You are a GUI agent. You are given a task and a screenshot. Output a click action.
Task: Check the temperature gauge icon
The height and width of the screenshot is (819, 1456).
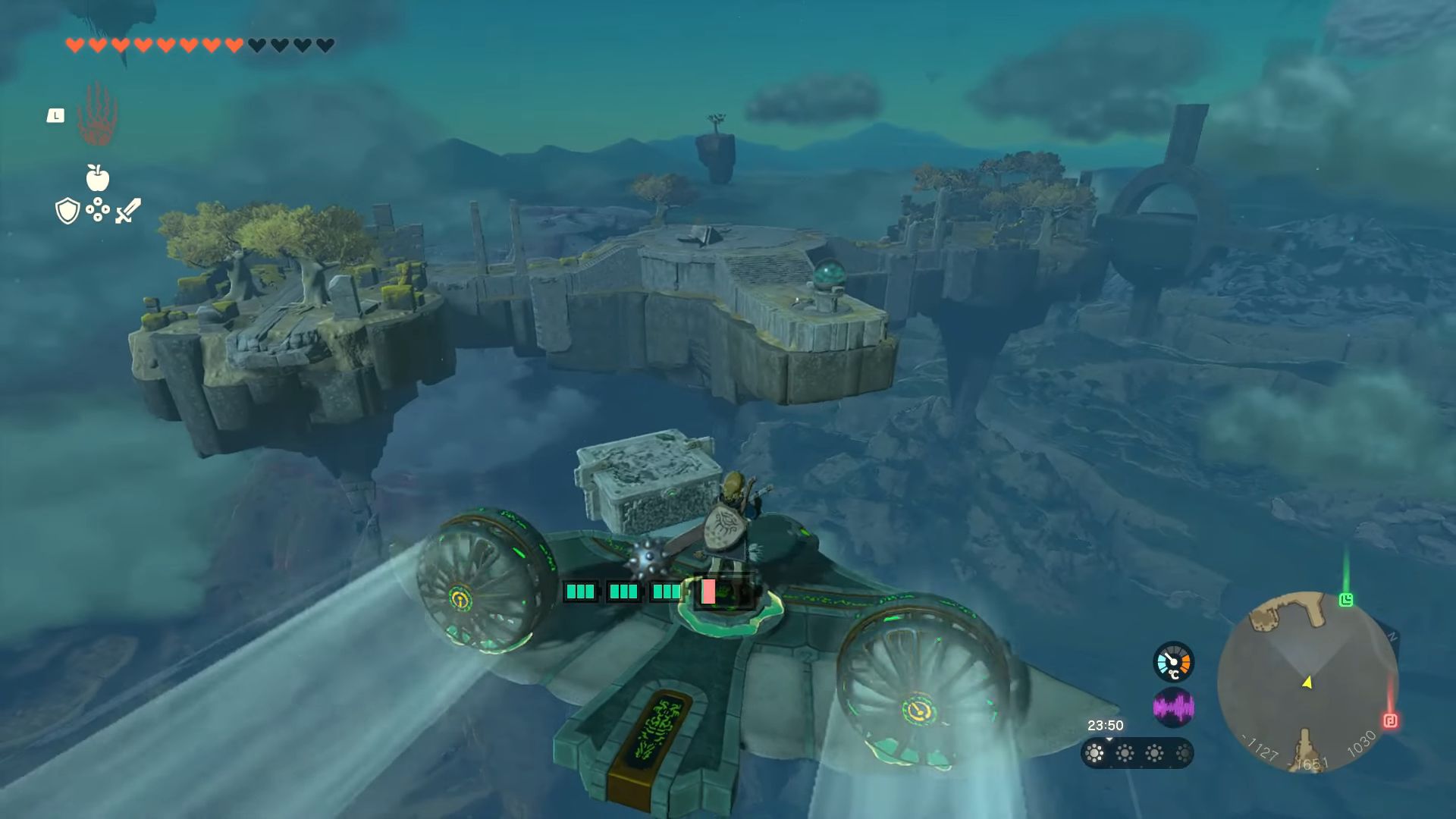(1173, 662)
